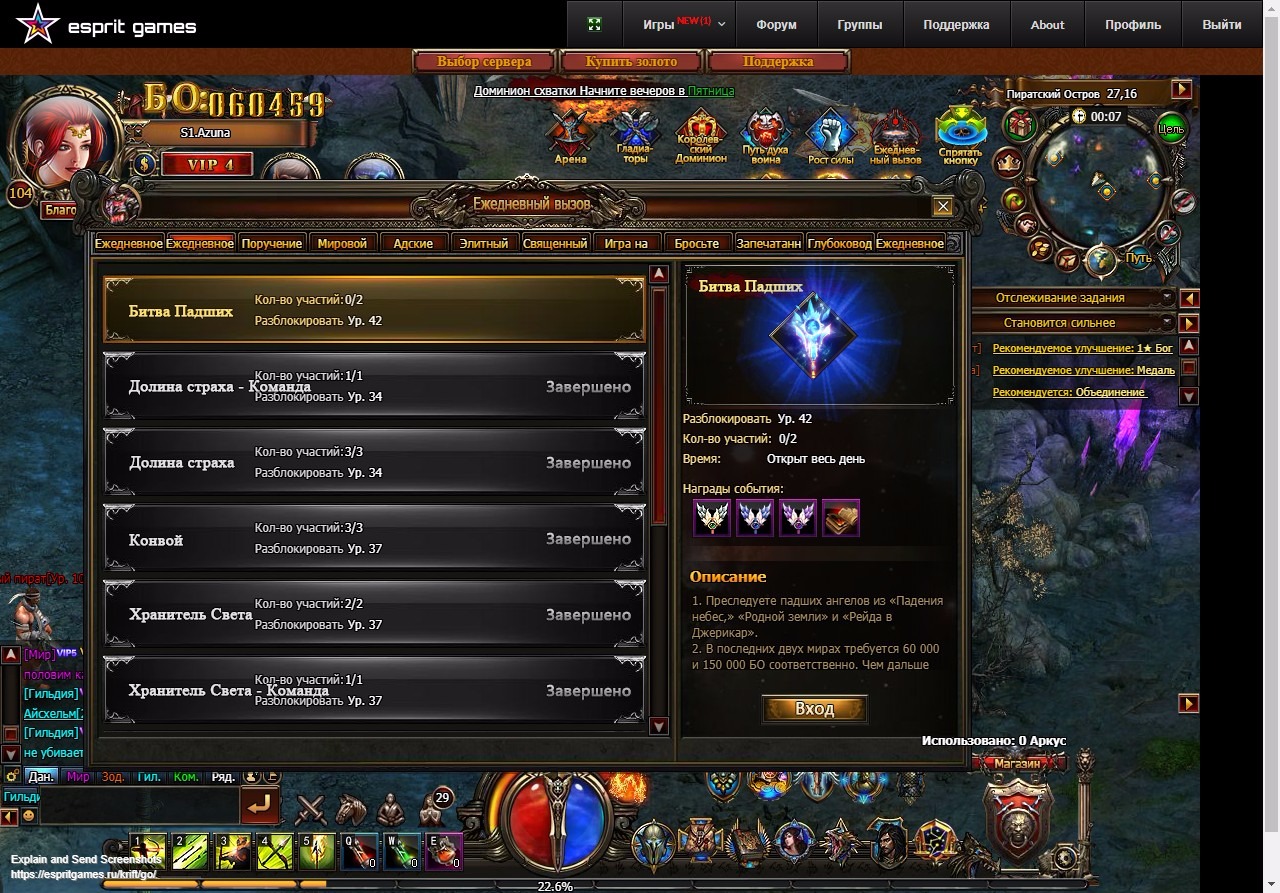Click the Выбор сервера button
The image size is (1280, 893).
pyautogui.click(x=484, y=62)
